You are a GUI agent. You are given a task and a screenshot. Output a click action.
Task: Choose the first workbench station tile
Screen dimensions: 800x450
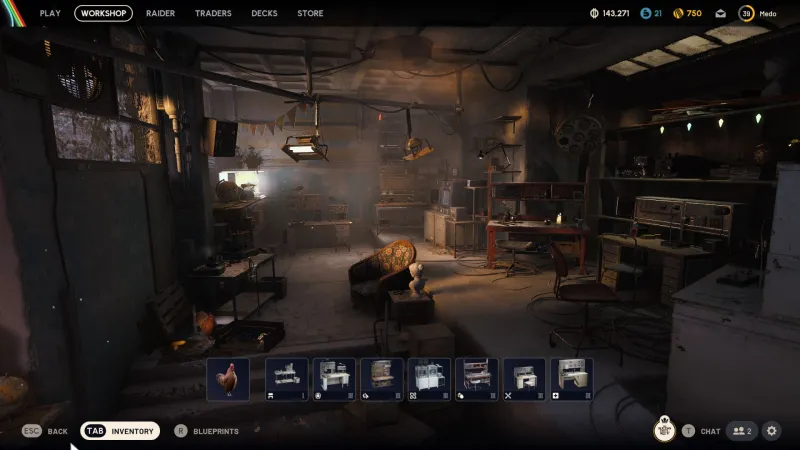(x=287, y=380)
